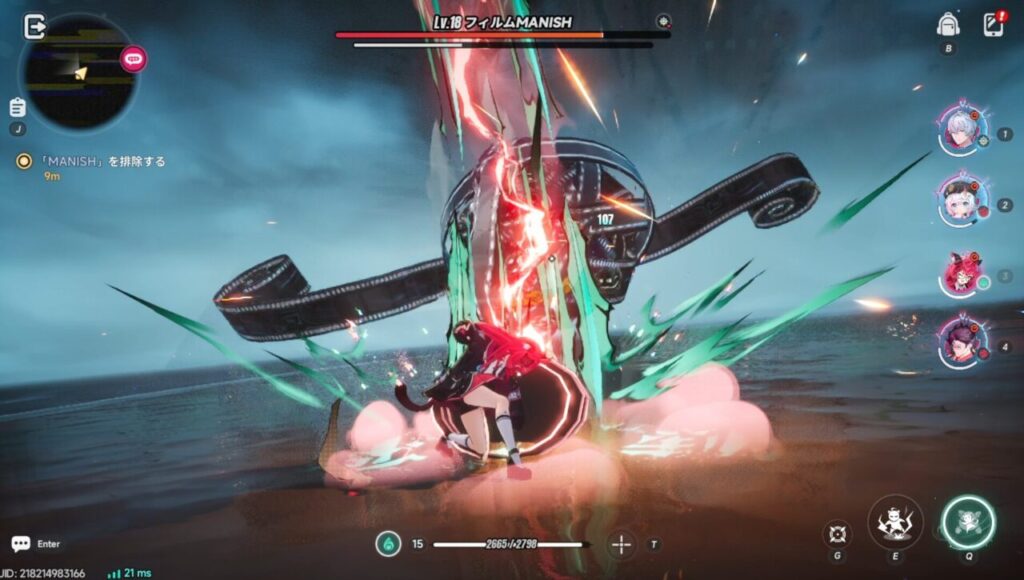Click the exit icon above the minimap

click(35, 25)
